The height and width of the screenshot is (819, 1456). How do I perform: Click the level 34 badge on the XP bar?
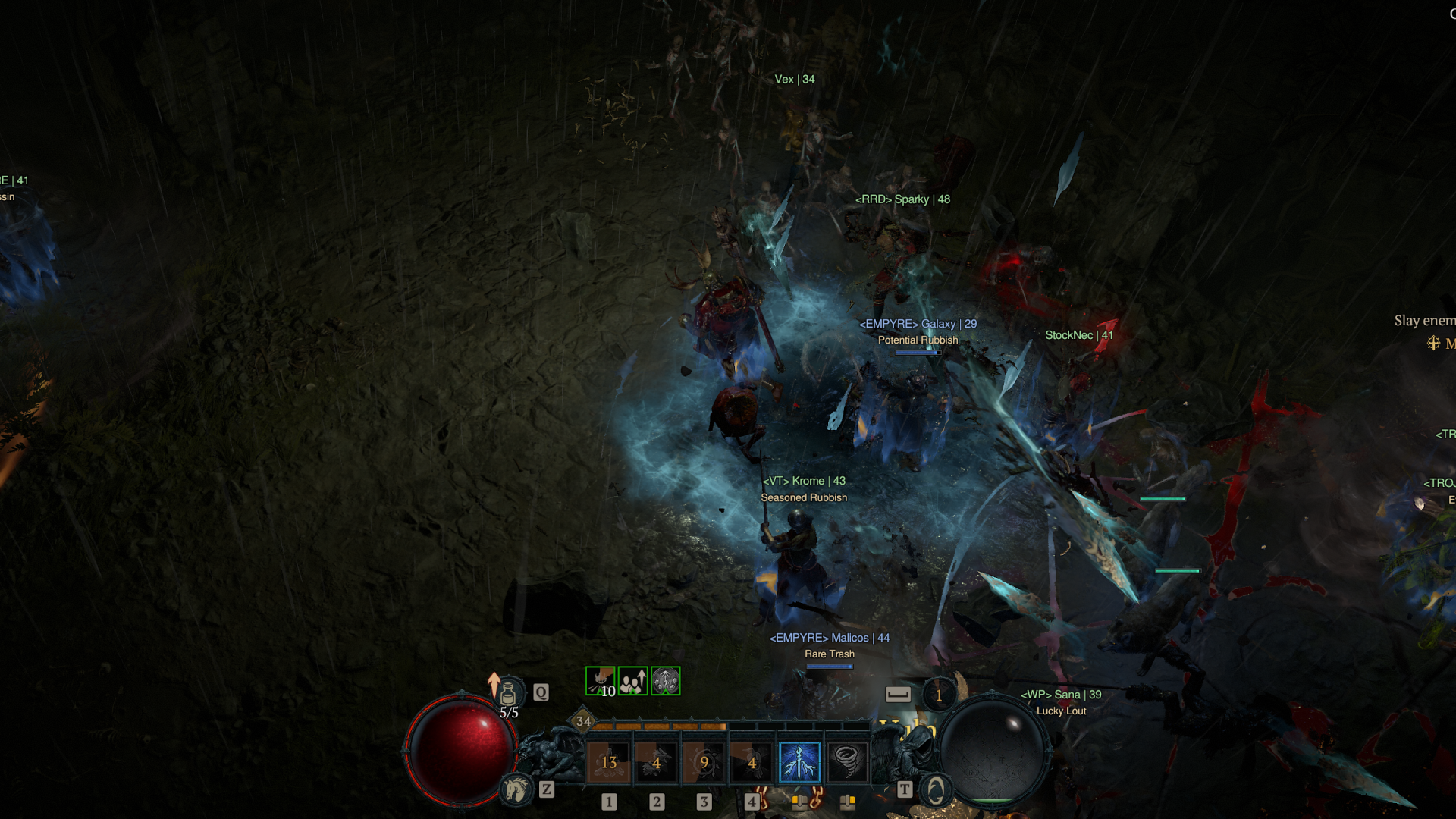pyautogui.click(x=584, y=722)
